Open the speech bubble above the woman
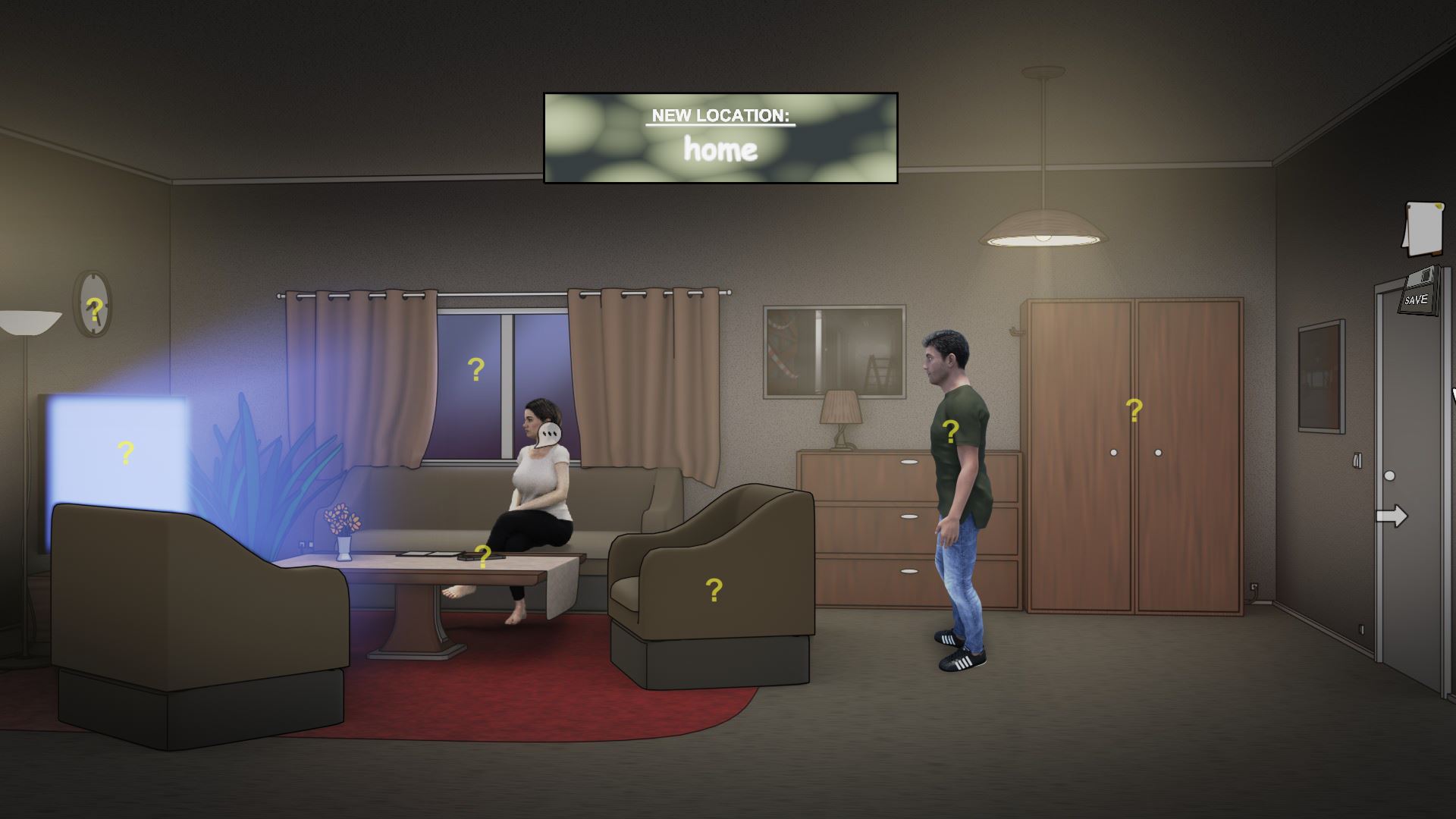Image resolution: width=1456 pixels, height=819 pixels. [548, 432]
